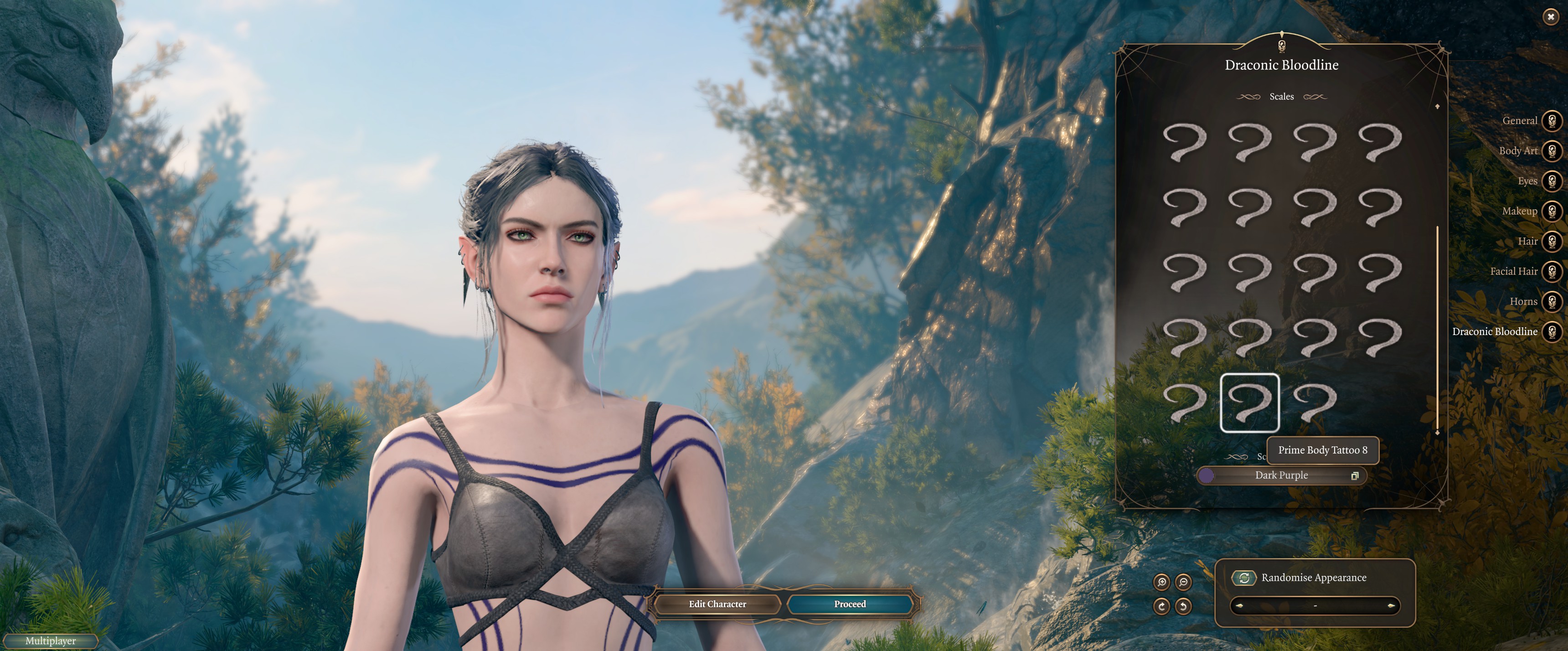The image size is (1568, 651).
Task: Choose the Facial Hair category
Action: pos(1552,271)
